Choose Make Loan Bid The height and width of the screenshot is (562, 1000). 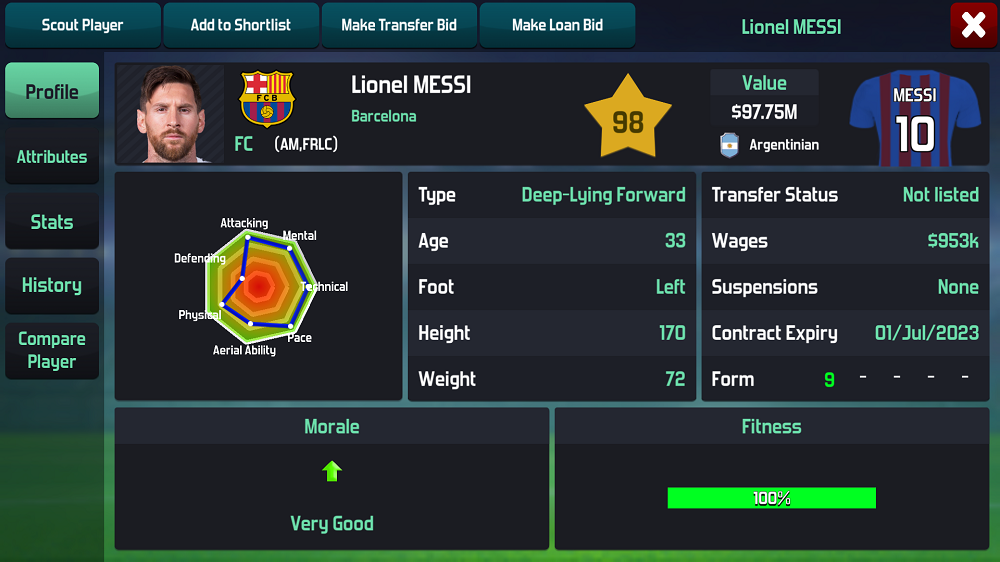[557, 25]
